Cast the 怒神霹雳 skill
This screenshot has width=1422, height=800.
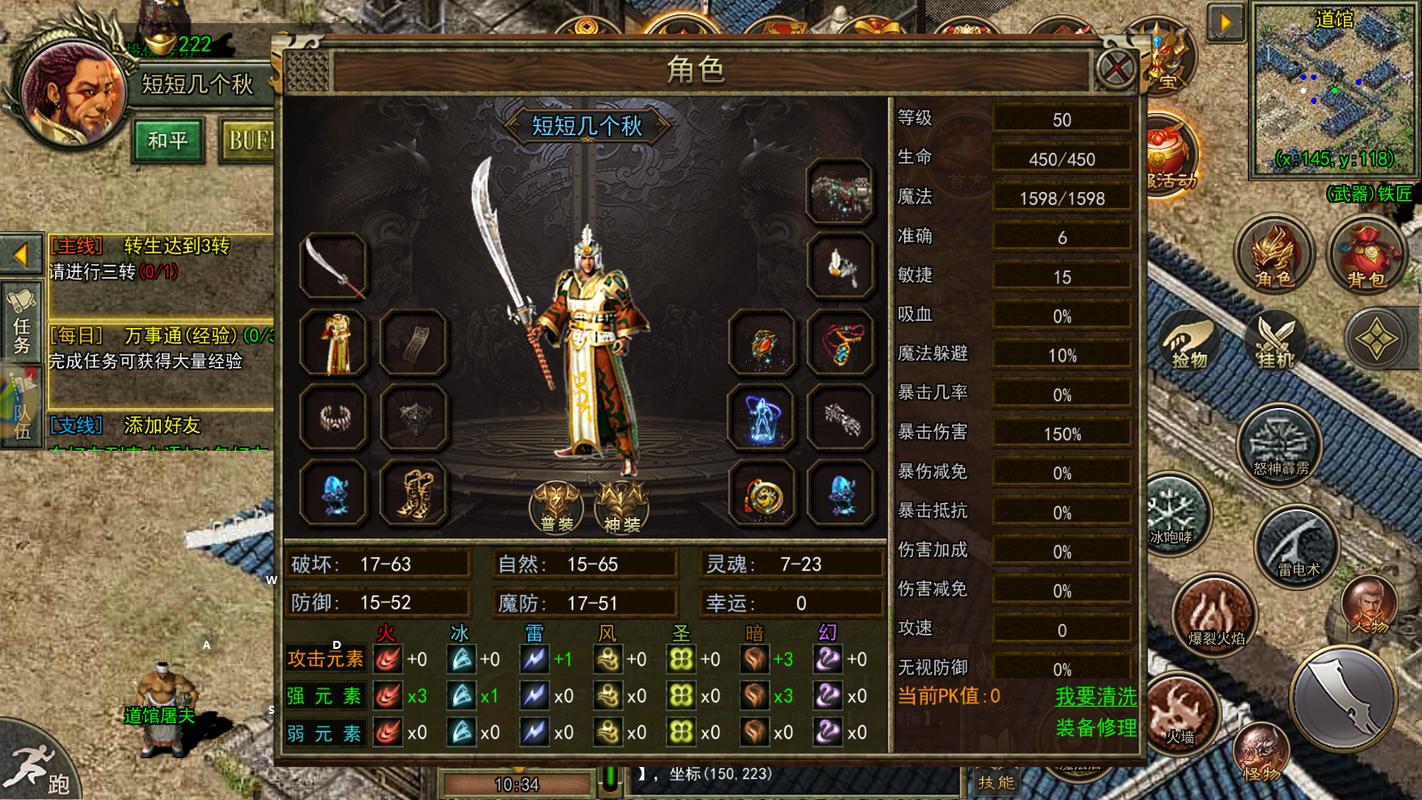coord(1280,445)
